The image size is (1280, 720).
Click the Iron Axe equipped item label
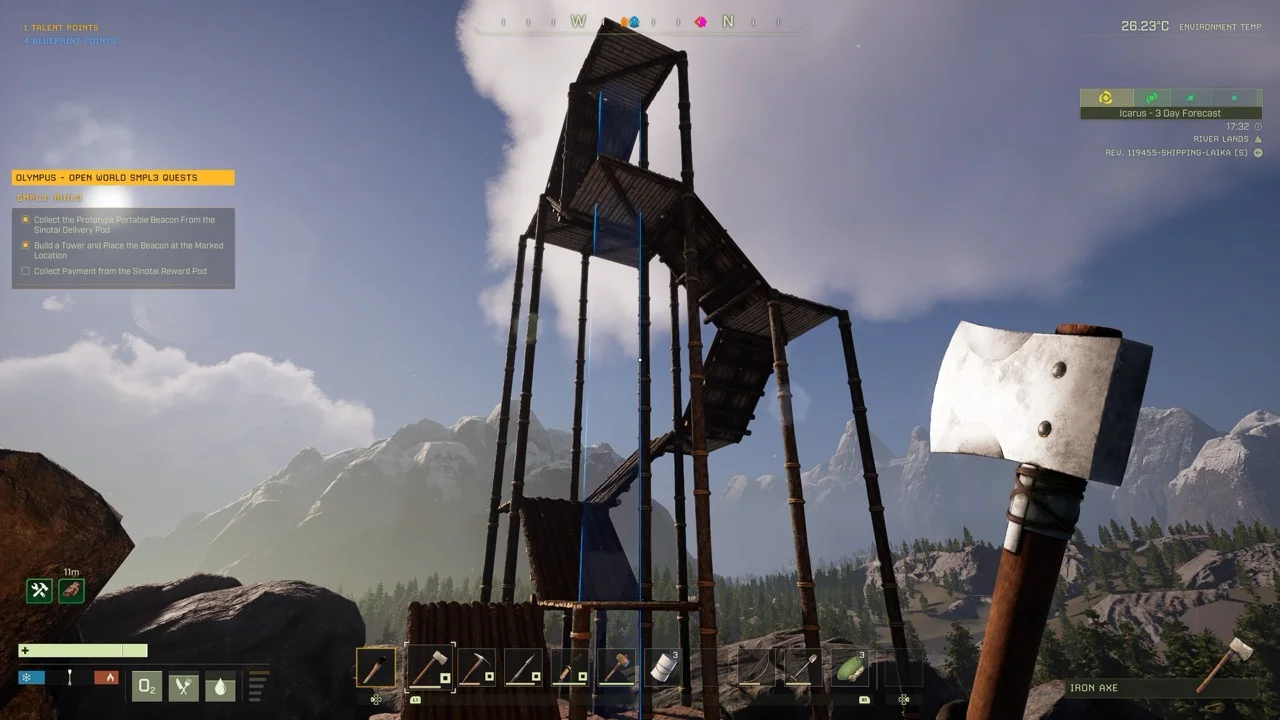1093,688
